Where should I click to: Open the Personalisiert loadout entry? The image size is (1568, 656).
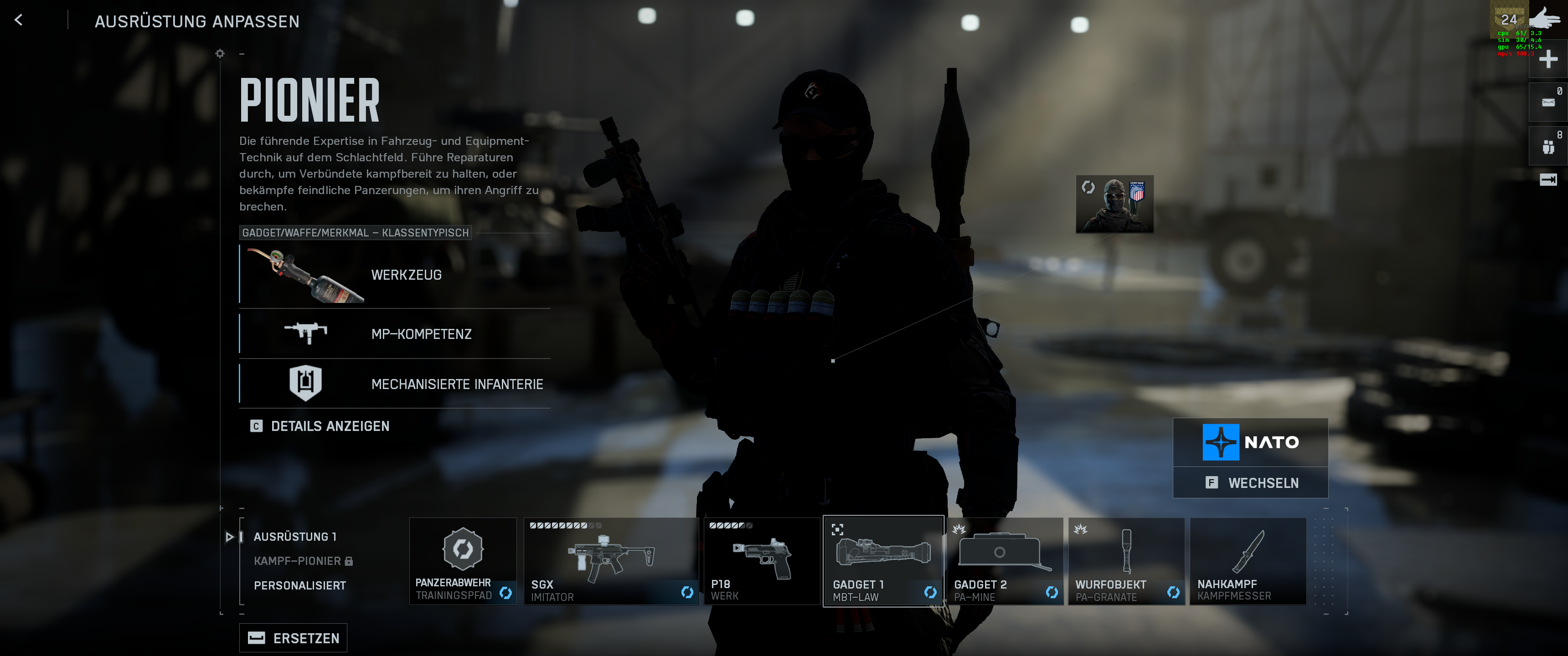[x=299, y=585]
